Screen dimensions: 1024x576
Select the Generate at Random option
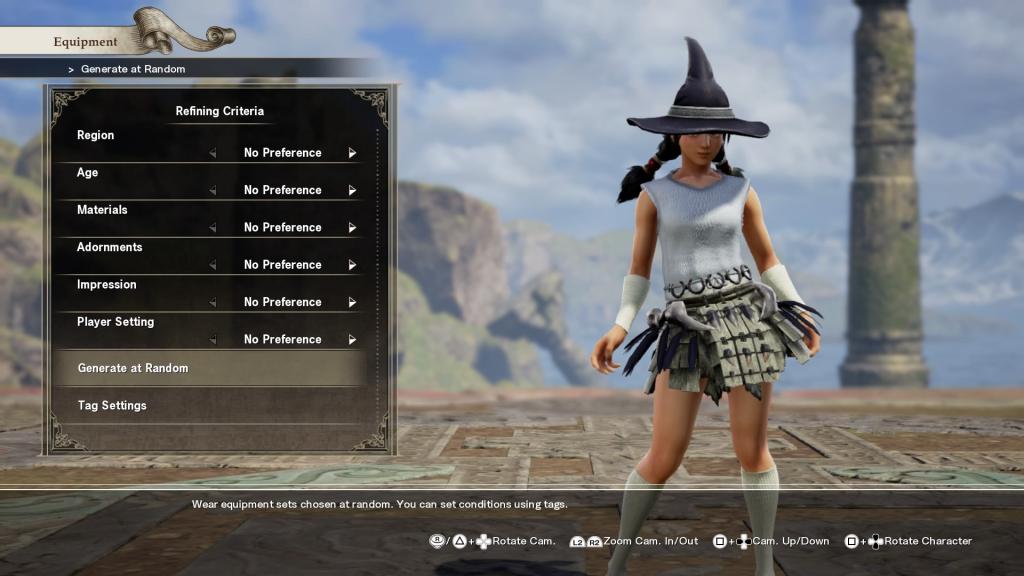coord(133,368)
